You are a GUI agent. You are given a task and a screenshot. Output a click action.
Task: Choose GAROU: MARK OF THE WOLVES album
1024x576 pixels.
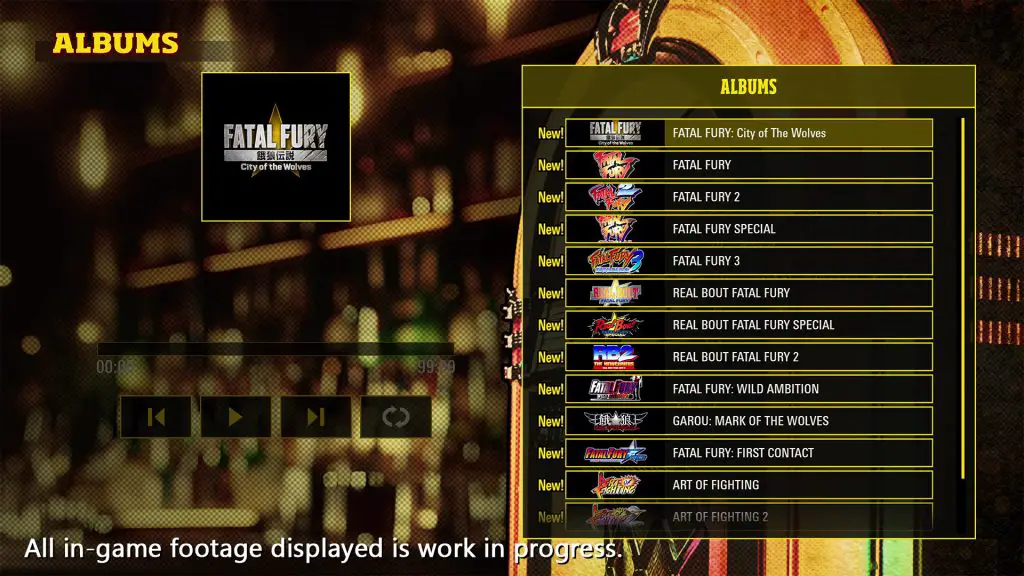point(748,421)
